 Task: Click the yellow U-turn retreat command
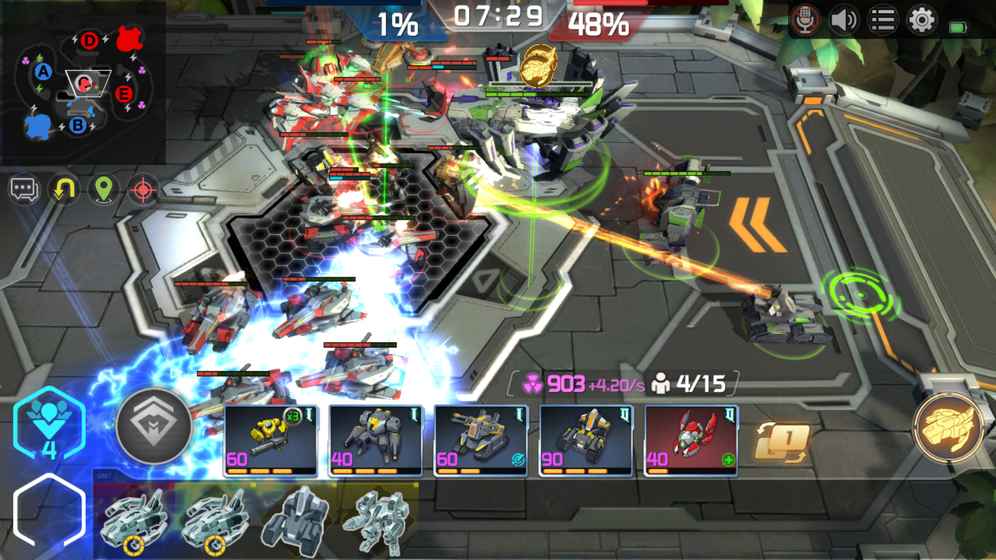[65, 189]
